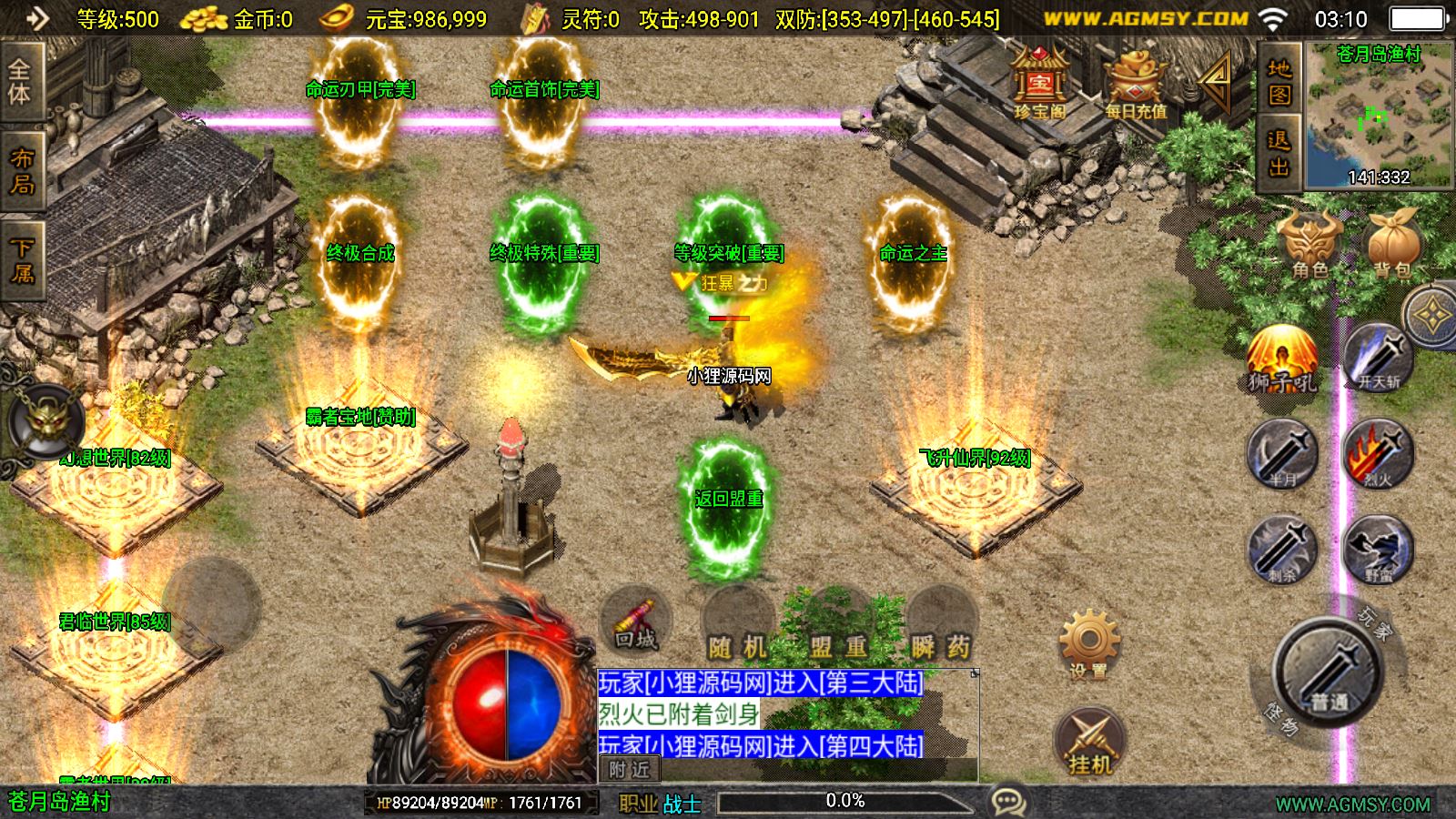Open the chat speech bubble icon
The width and height of the screenshot is (1456, 819).
click(x=1008, y=802)
